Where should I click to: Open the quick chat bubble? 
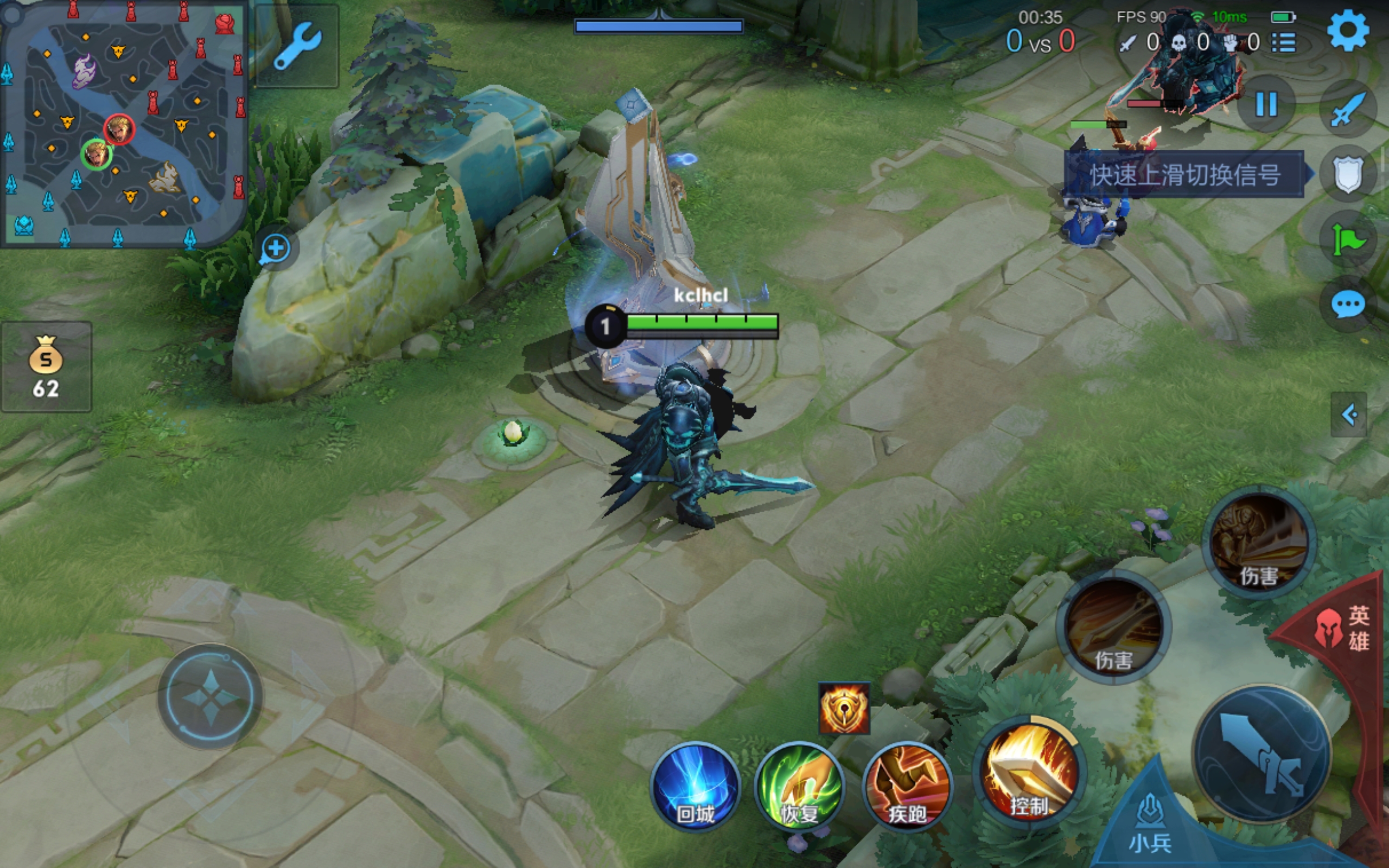point(1348,304)
